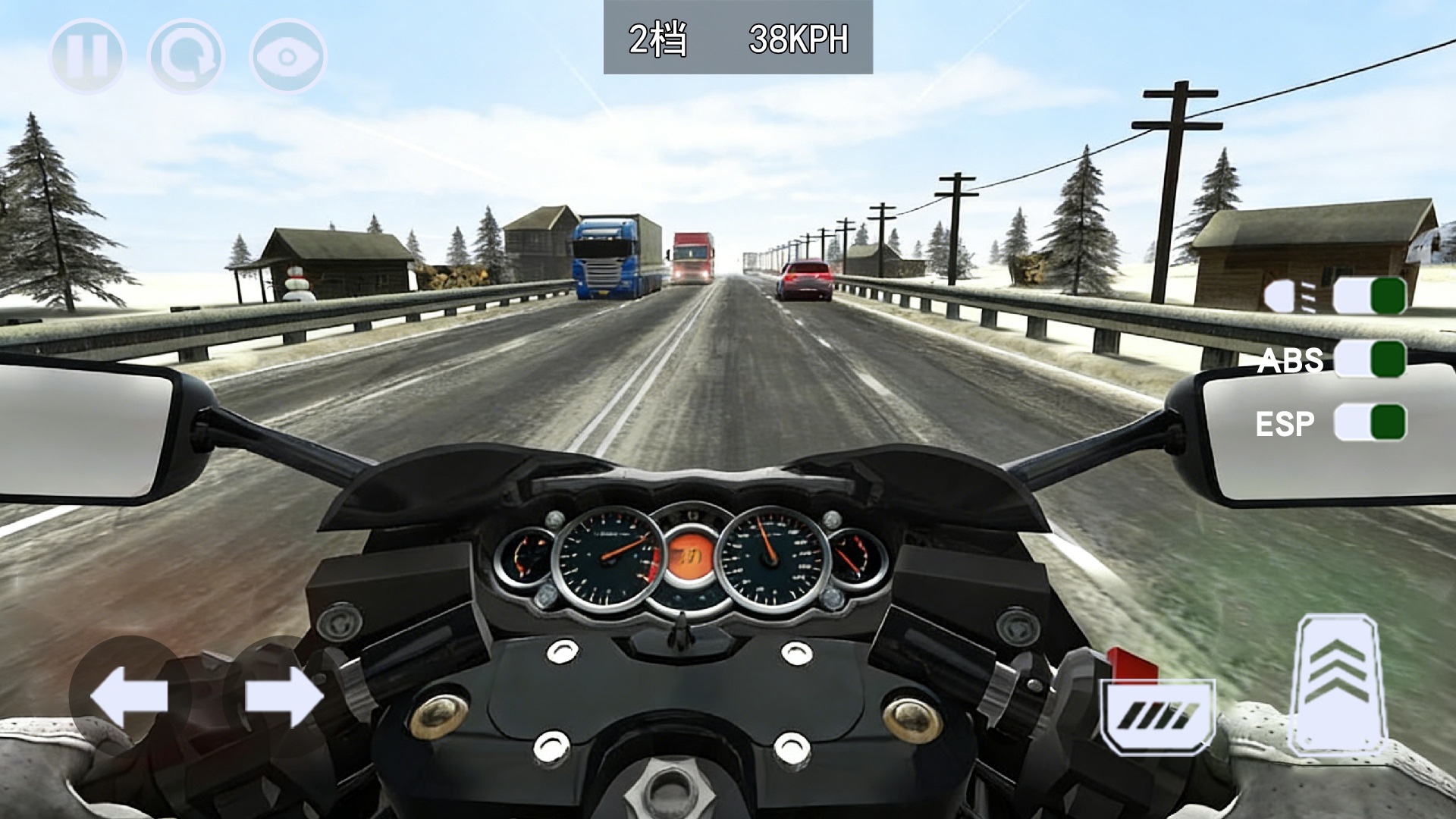Toggle the headlight switch
The height and width of the screenshot is (819, 1456).
point(1370,296)
